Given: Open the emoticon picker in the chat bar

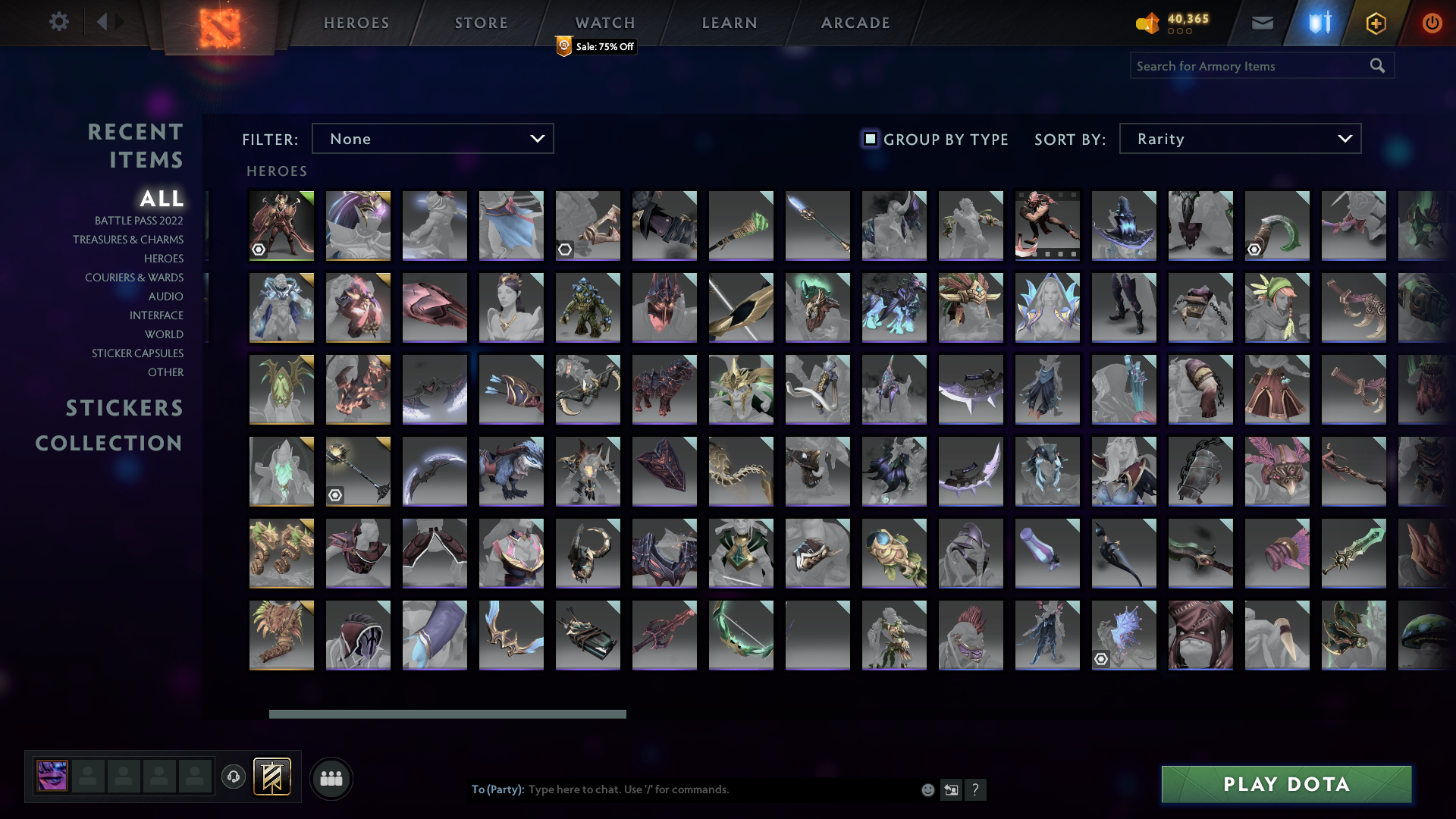Looking at the screenshot, I should pyautogui.click(x=927, y=789).
